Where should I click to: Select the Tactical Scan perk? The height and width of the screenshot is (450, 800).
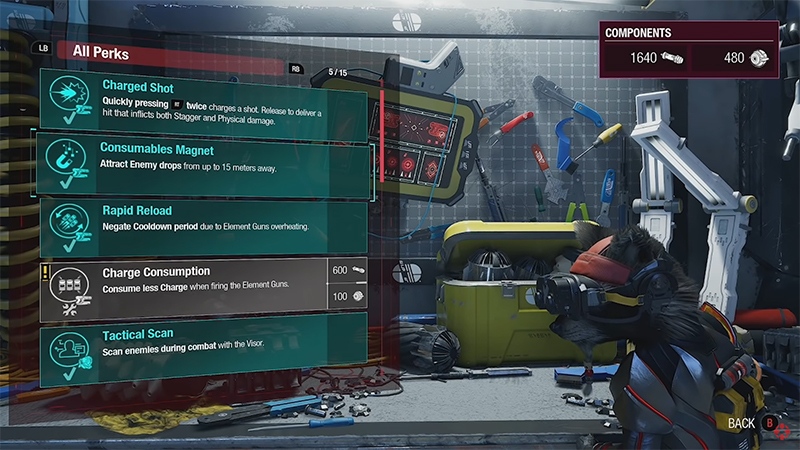pyautogui.click(x=200, y=341)
